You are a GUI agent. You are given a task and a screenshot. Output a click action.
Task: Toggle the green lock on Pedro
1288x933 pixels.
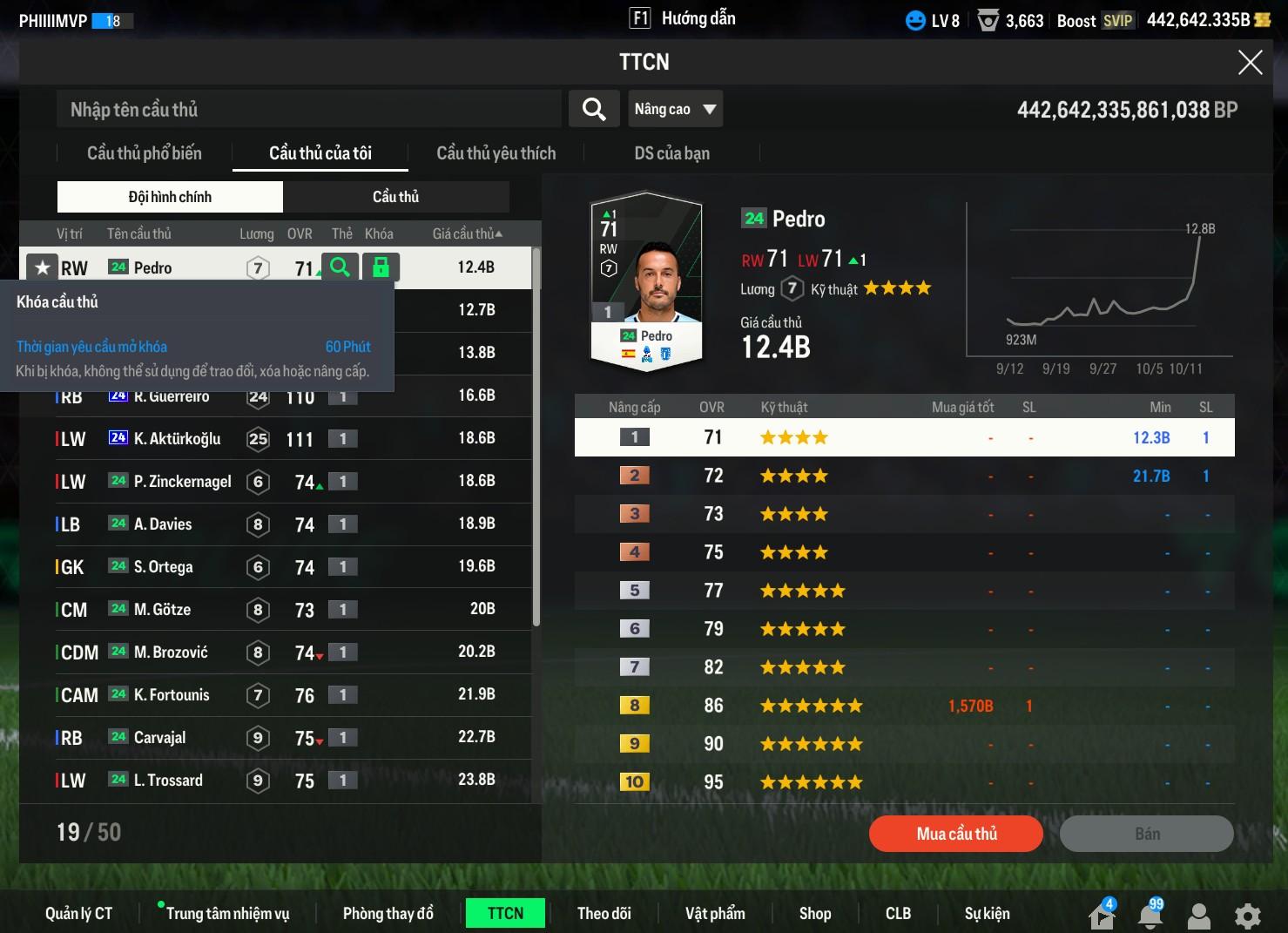381,267
